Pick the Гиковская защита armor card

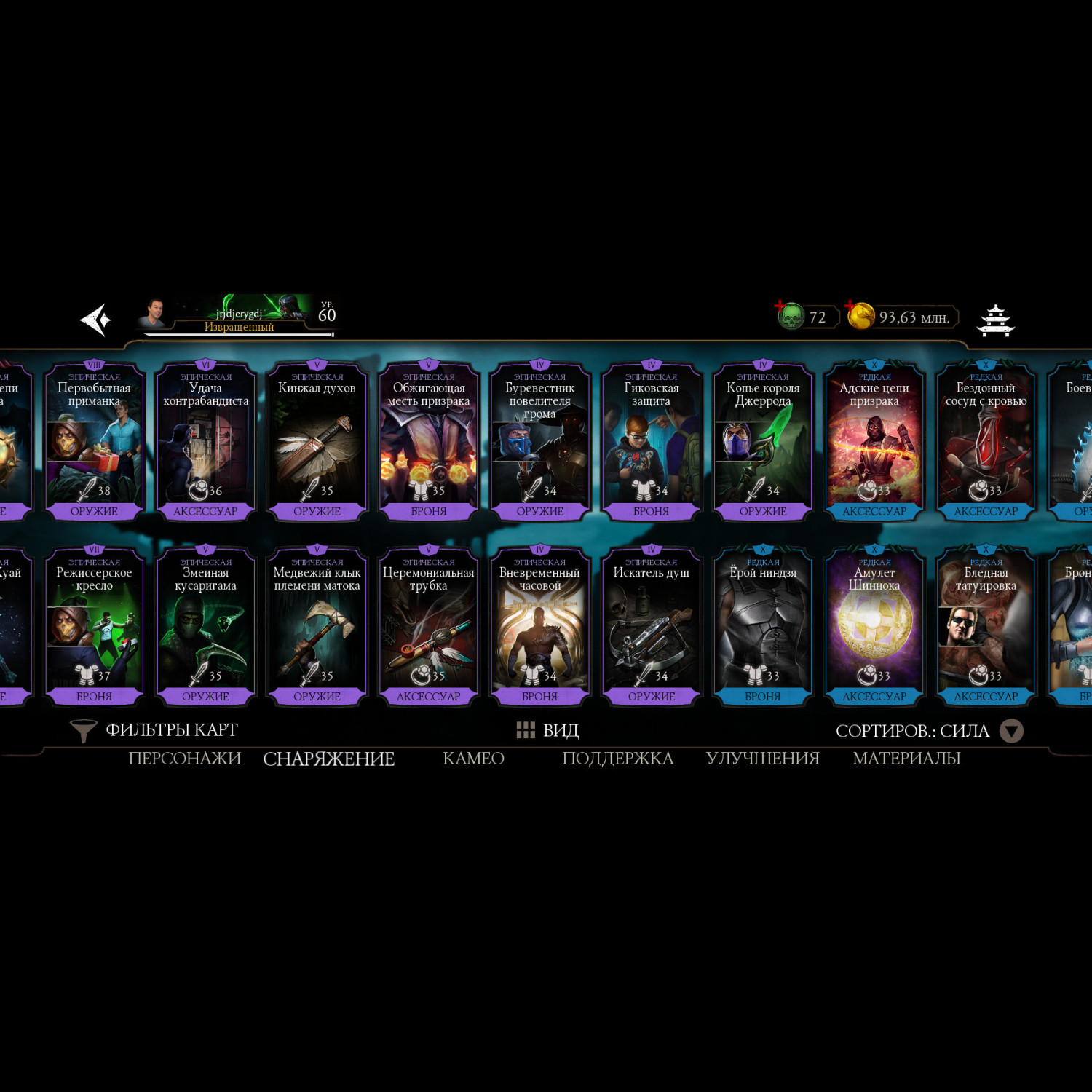coord(651,441)
